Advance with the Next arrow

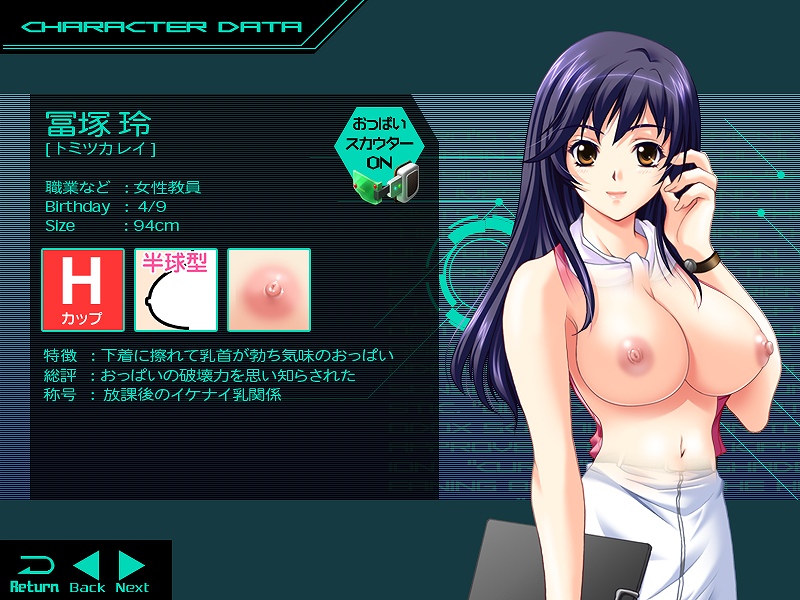[x=132, y=572]
